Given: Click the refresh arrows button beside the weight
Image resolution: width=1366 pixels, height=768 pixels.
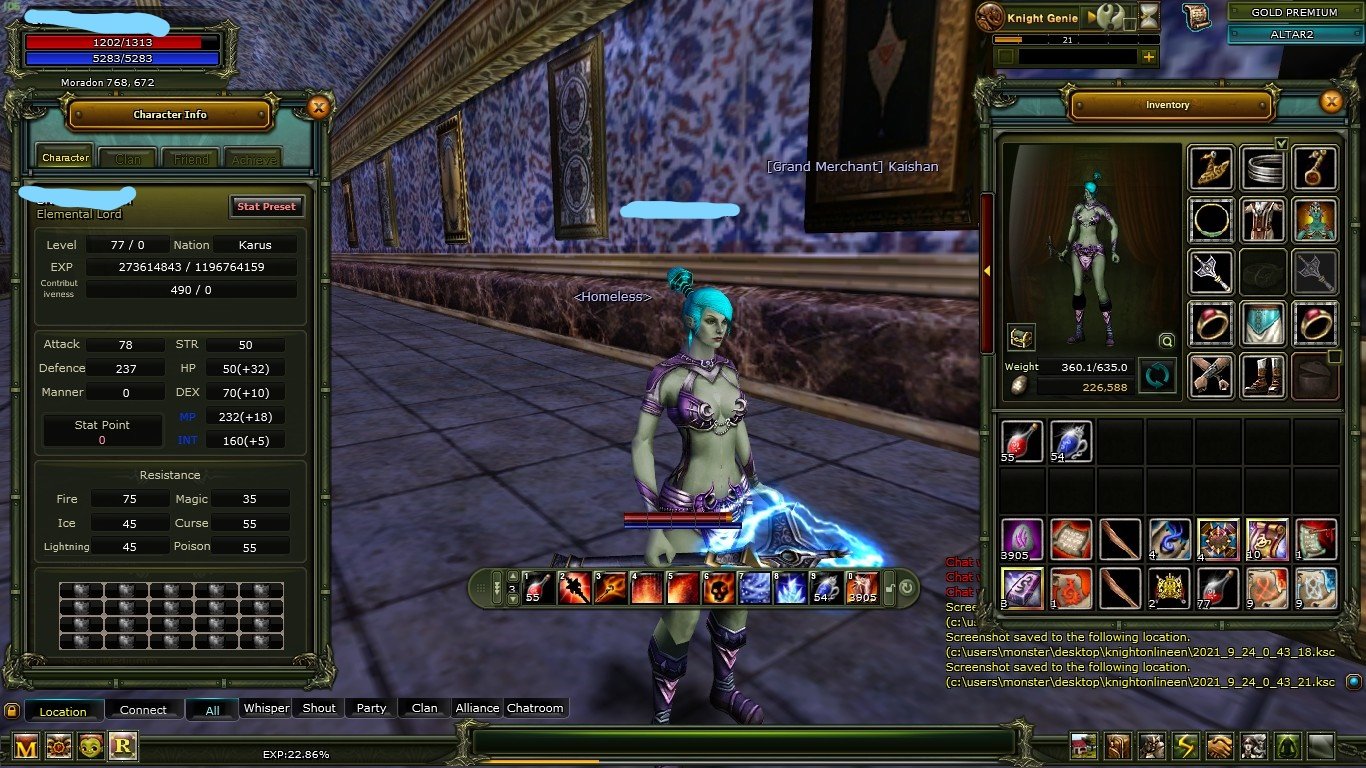Looking at the screenshot, I should (x=1157, y=376).
